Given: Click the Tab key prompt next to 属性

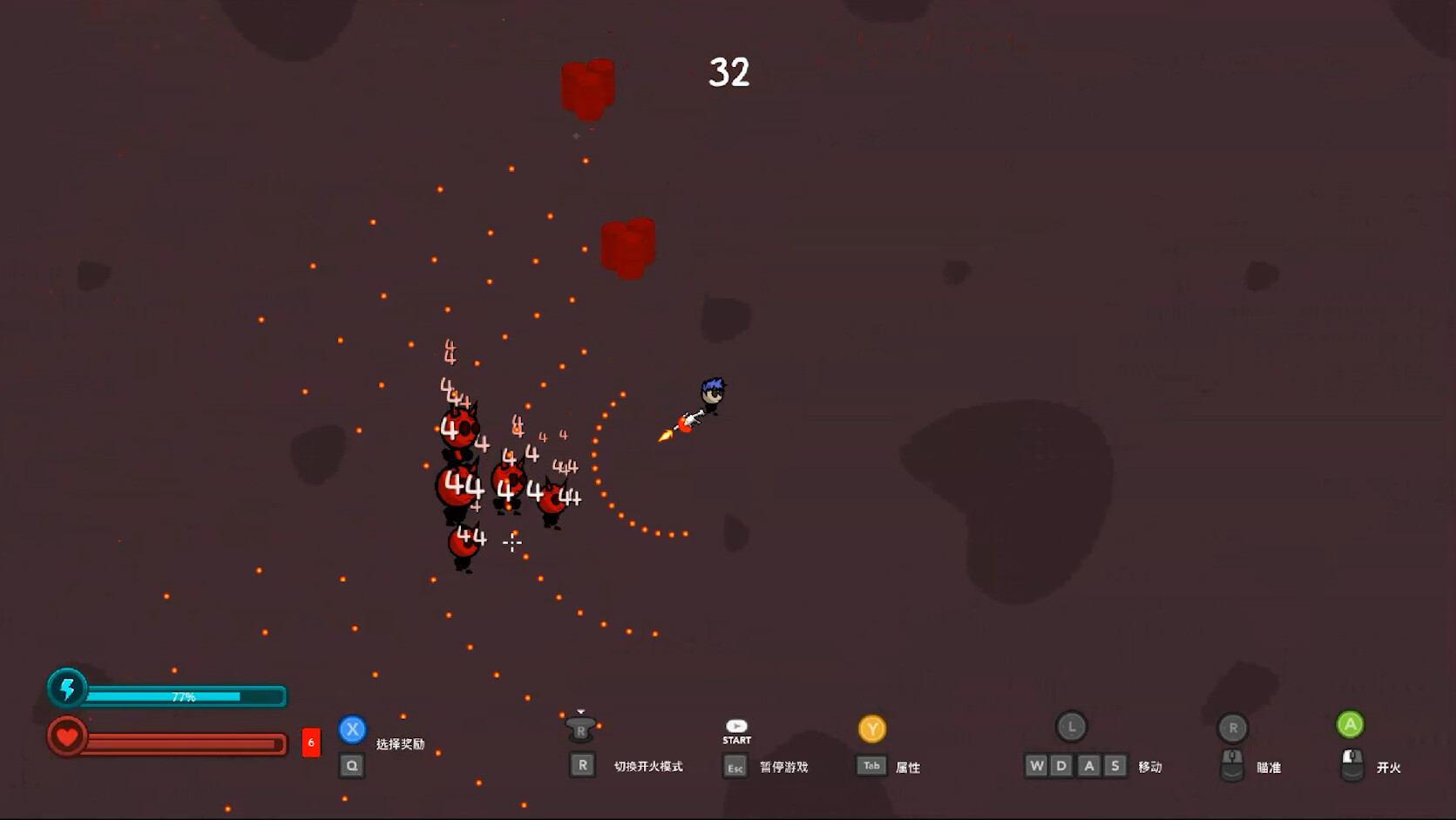Looking at the screenshot, I should (x=870, y=766).
